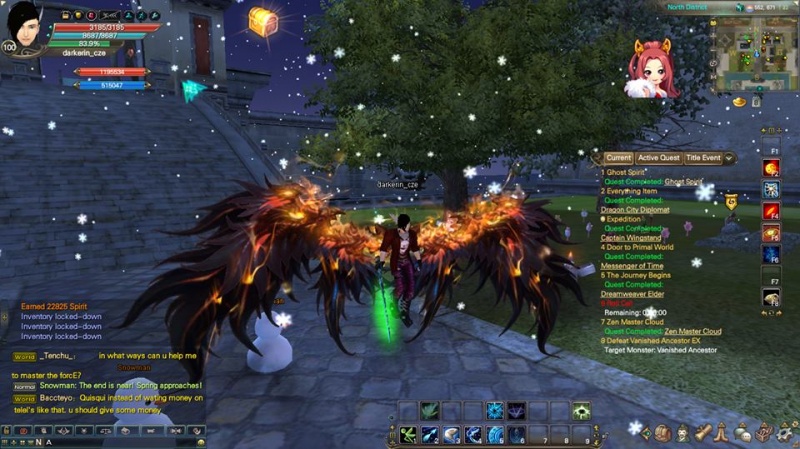
Task: Click the Zen Master Cloud quest link
Action: tap(693, 331)
